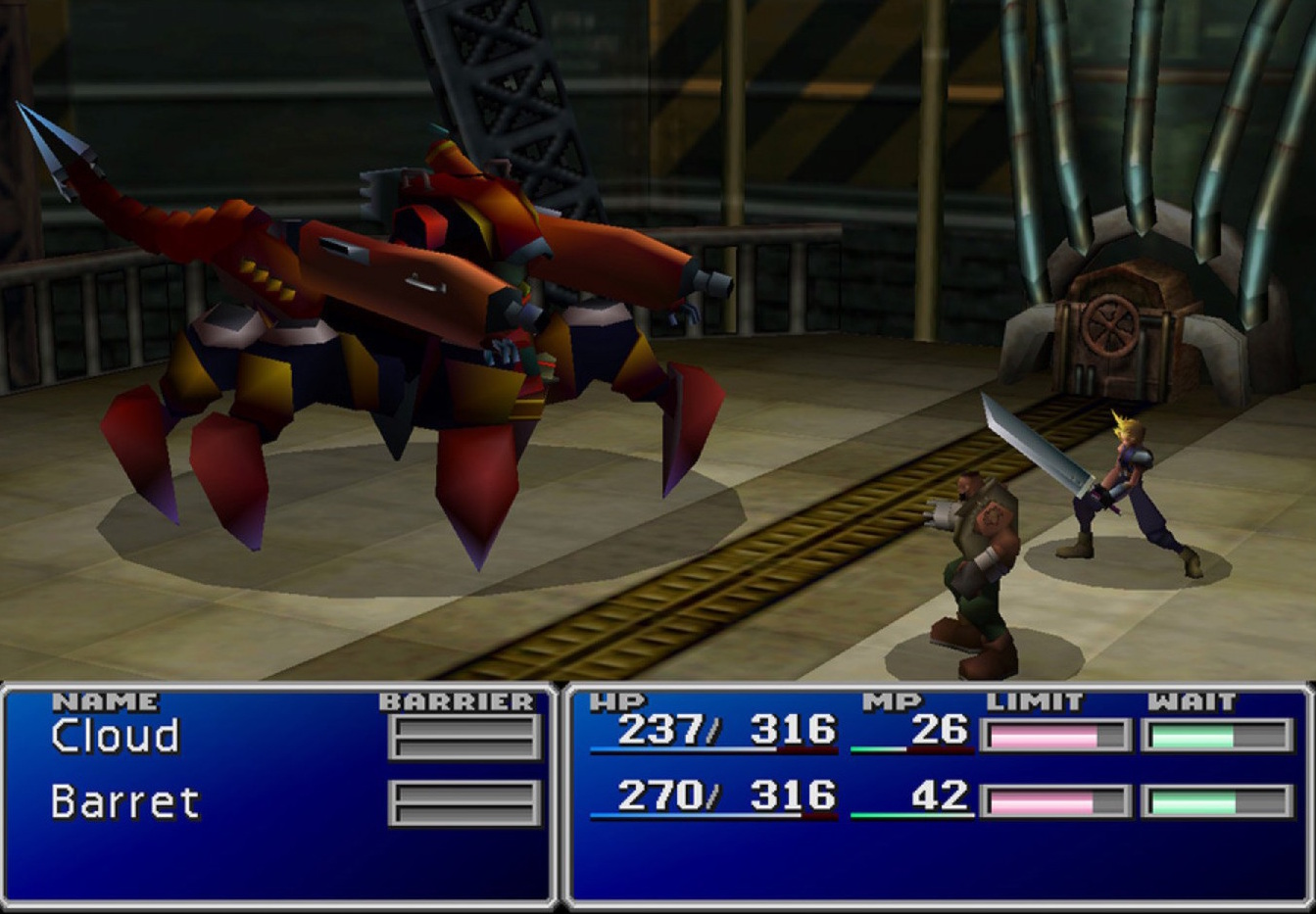Toggle Cloud's Barrier gauge
This screenshot has height=914, width=1316.
click(465, 737)
